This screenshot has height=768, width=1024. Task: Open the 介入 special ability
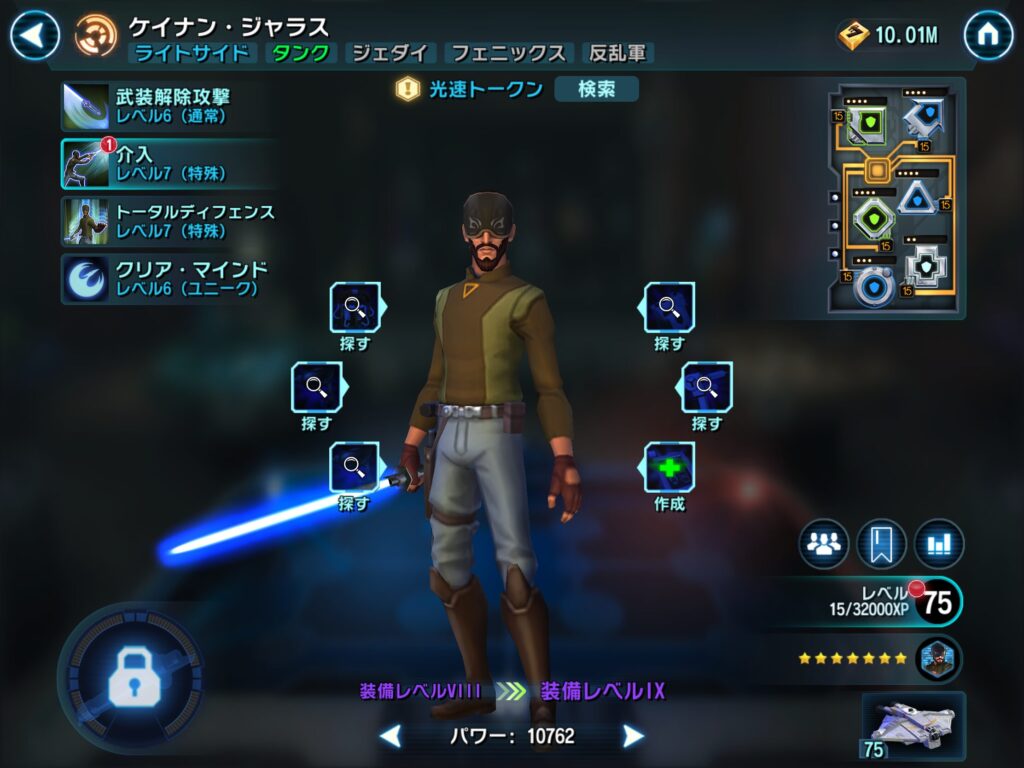tap(160, 164)
